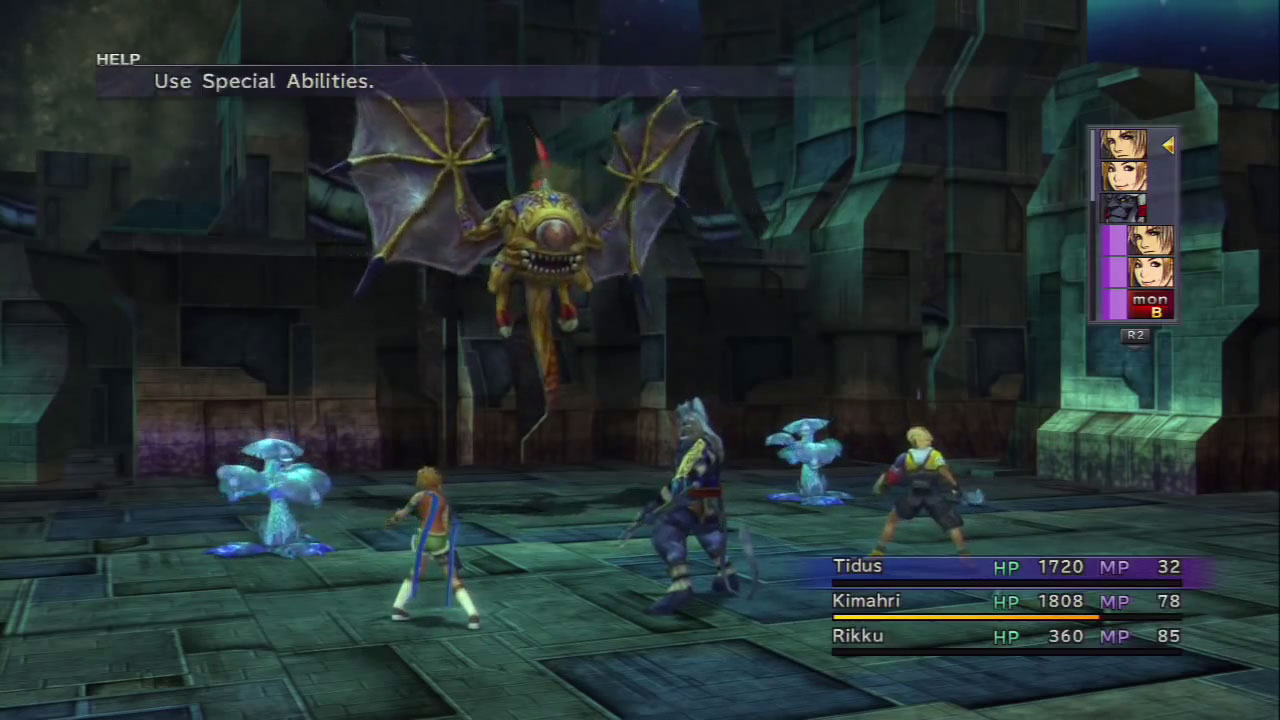Click the red 'mon B' turn entry
Image resolution: width=1280 pixels, height=720 pixels.
1150,305
